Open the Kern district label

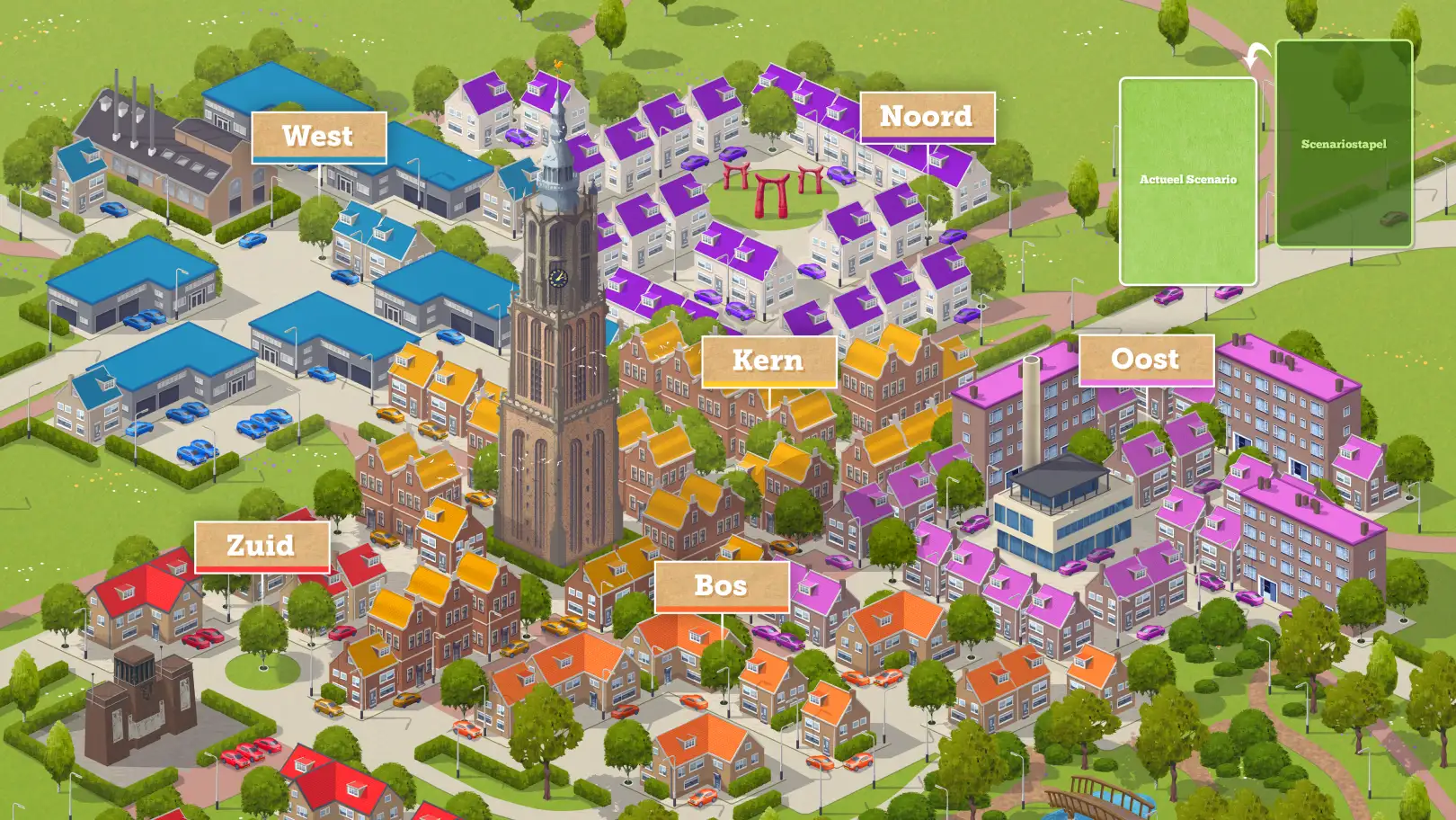pyautogui.click(x=768, y=361)
